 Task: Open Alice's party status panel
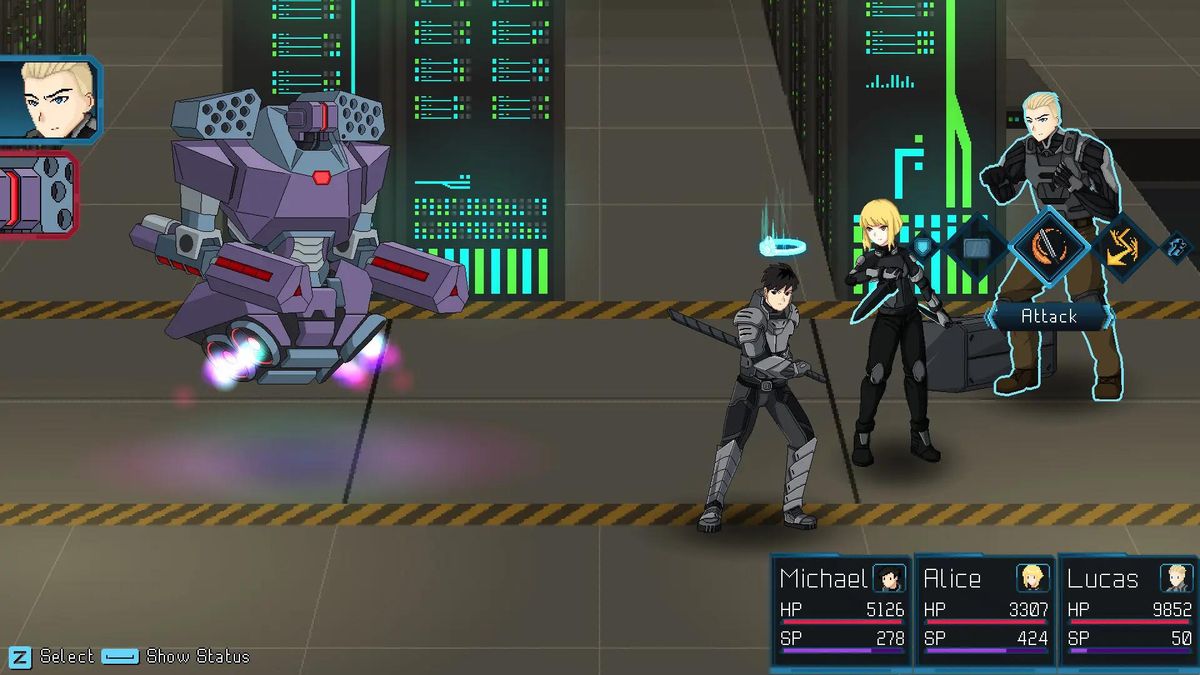[x=985, y=610]
